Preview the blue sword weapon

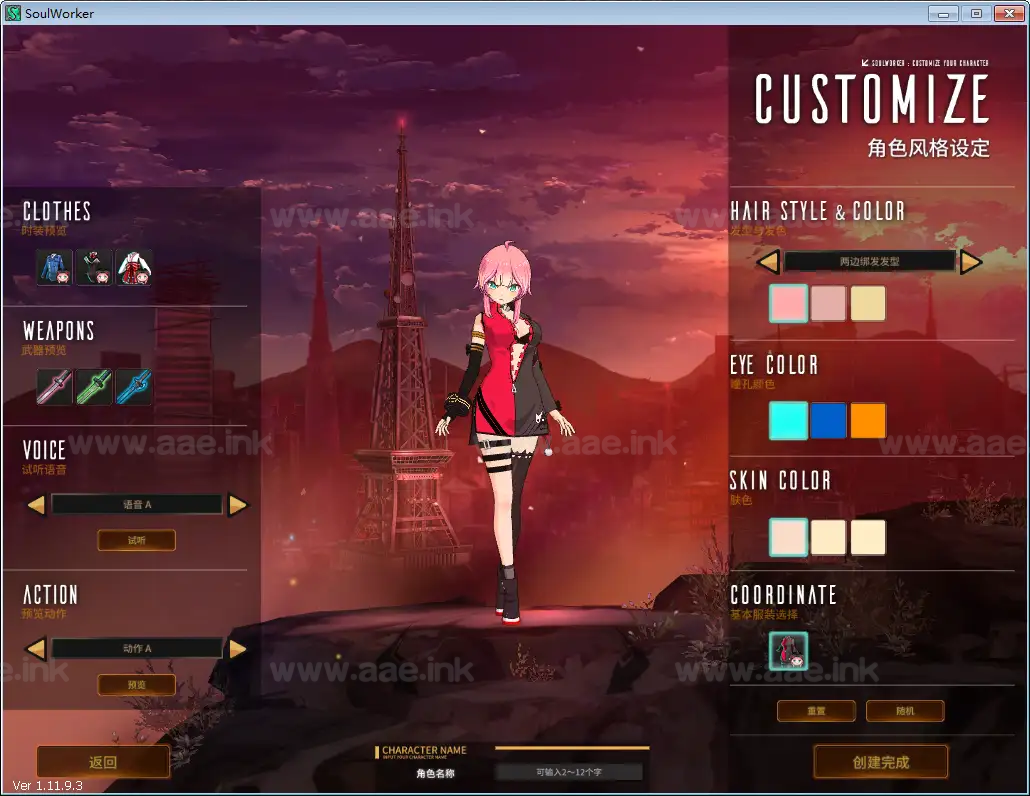click(x=134, y=387)
